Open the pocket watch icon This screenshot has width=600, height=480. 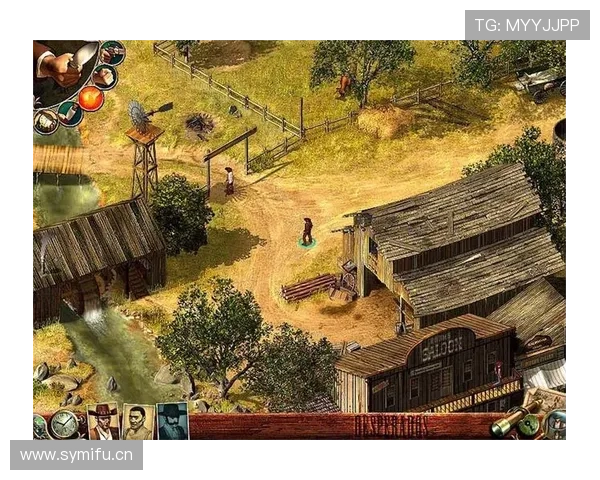[x=65, y=423]
